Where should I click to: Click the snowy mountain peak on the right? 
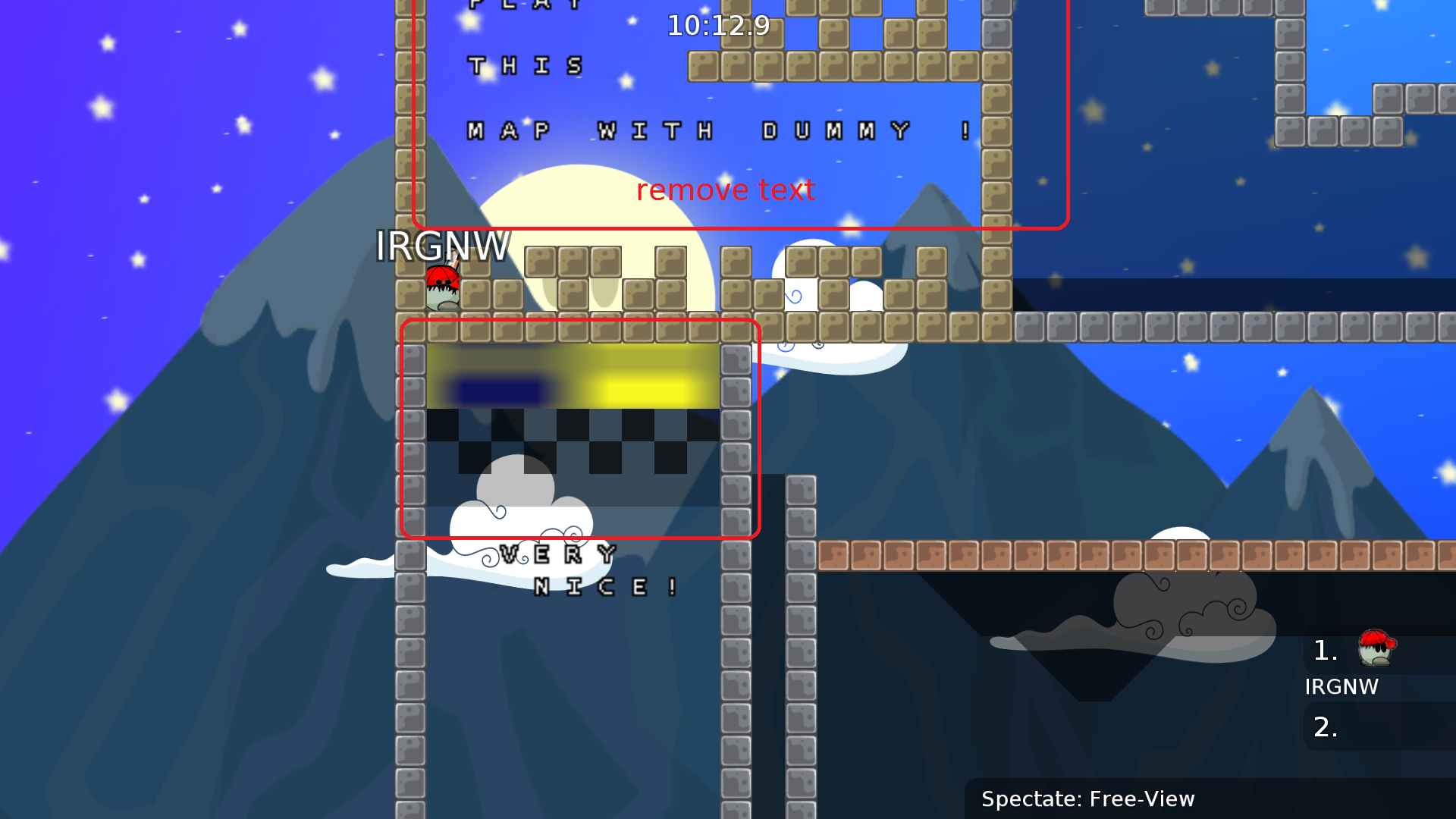[1312, 425]
